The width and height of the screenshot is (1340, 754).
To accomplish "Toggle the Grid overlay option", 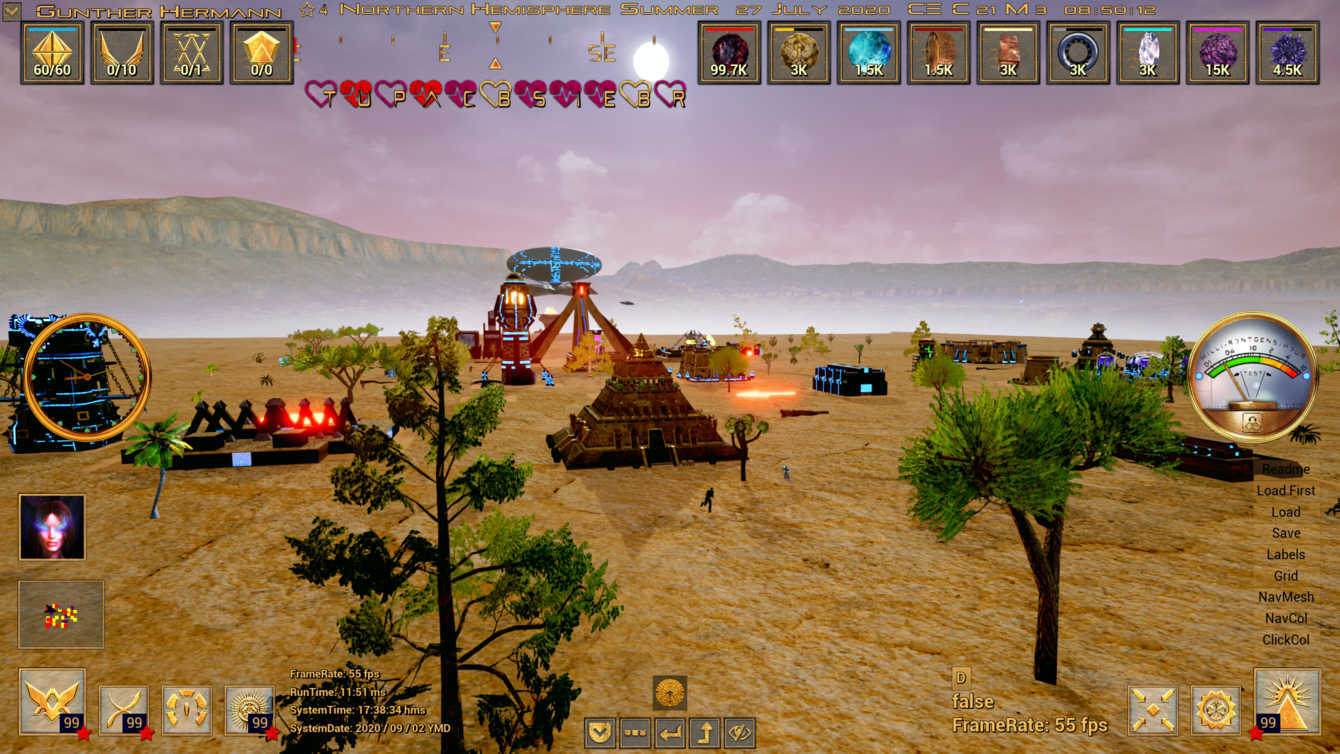I will point(1285,576).
